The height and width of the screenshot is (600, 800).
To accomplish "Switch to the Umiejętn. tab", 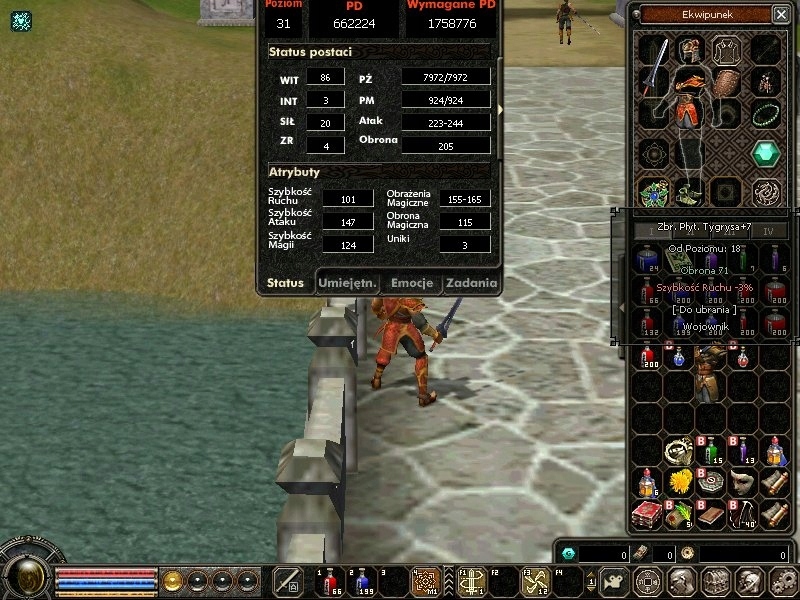I will coord(347,283).
